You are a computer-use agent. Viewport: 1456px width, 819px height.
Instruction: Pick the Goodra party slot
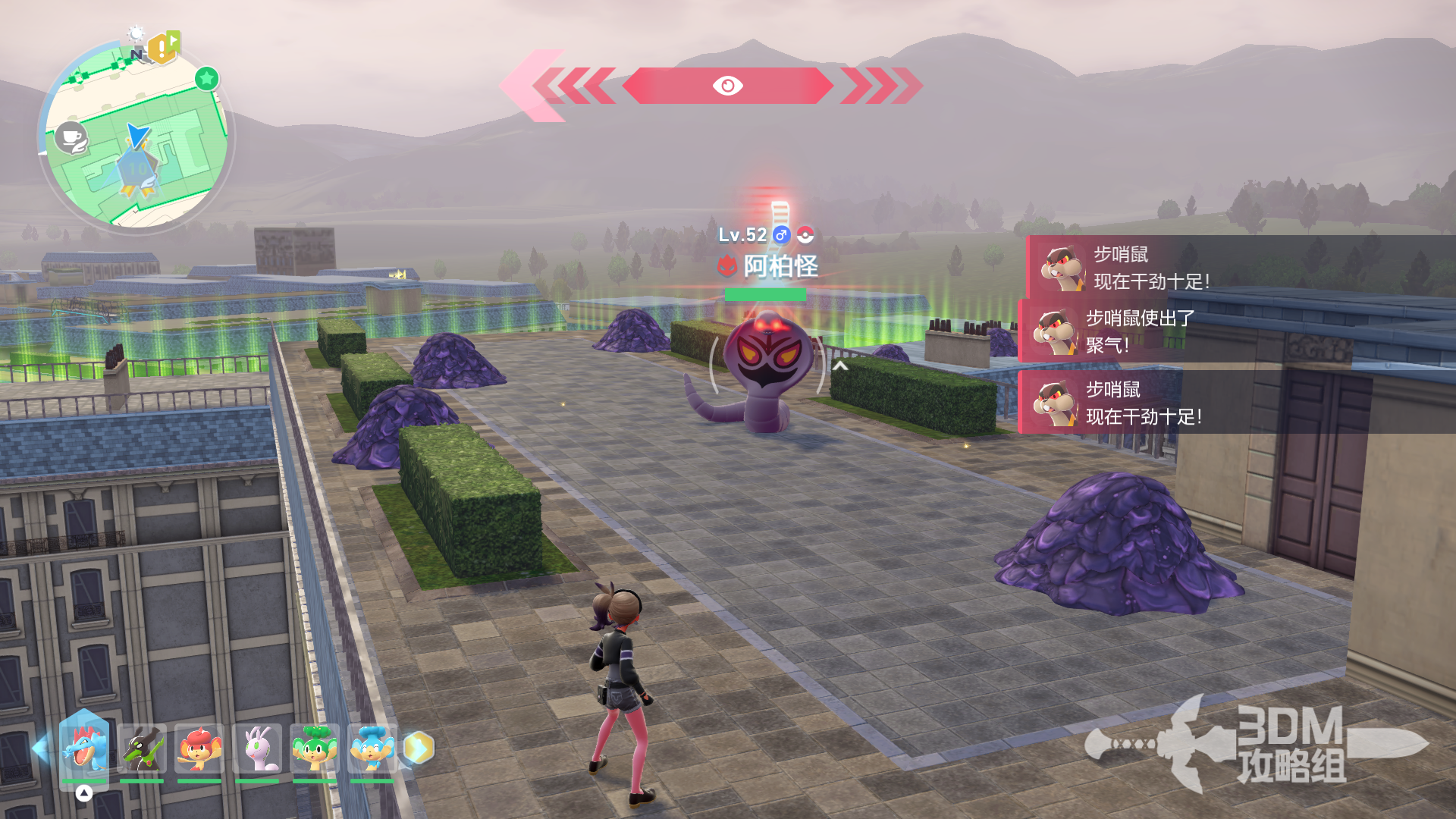coord(257,748)
